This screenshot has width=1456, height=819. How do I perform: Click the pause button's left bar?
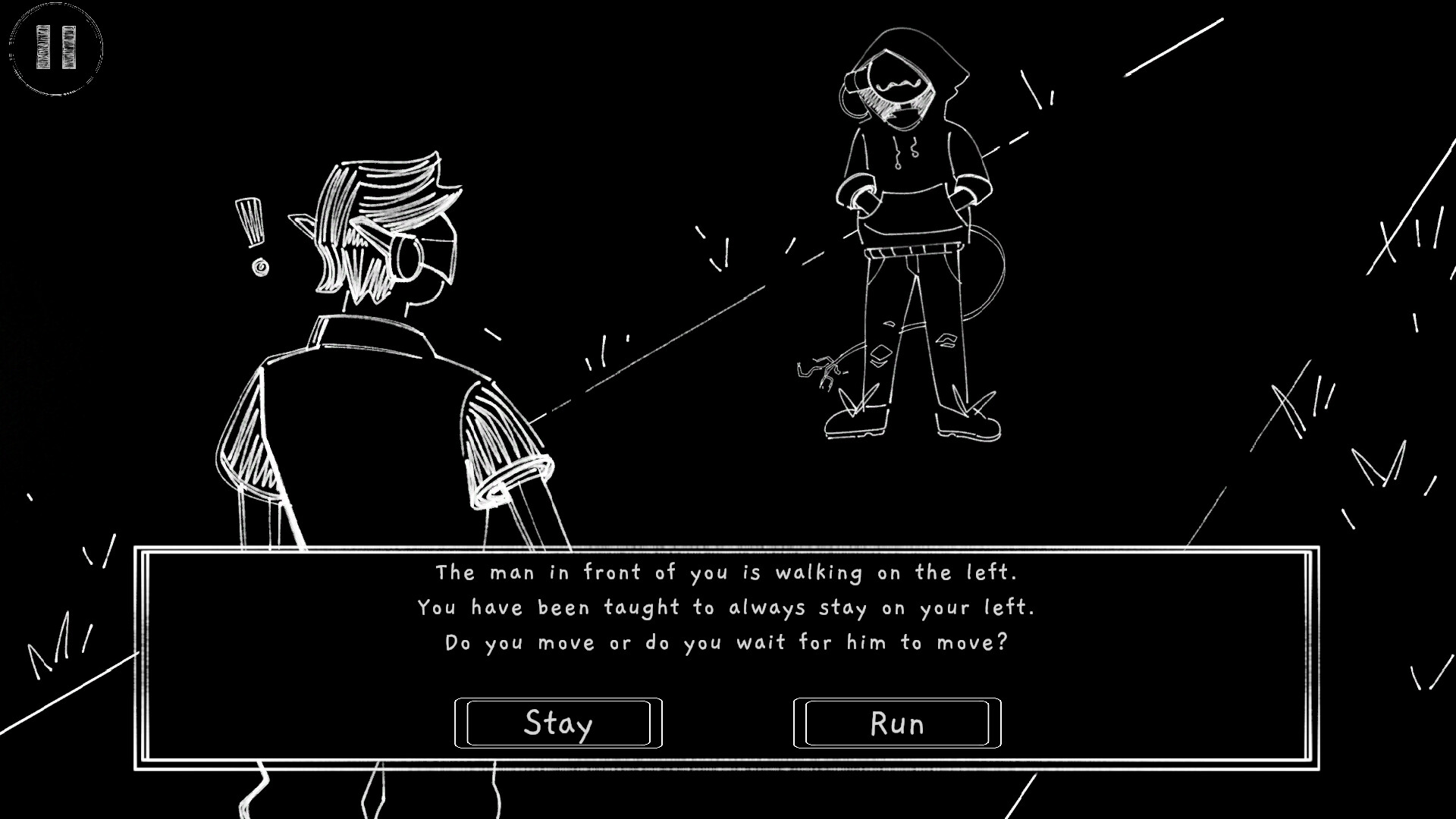42,45
